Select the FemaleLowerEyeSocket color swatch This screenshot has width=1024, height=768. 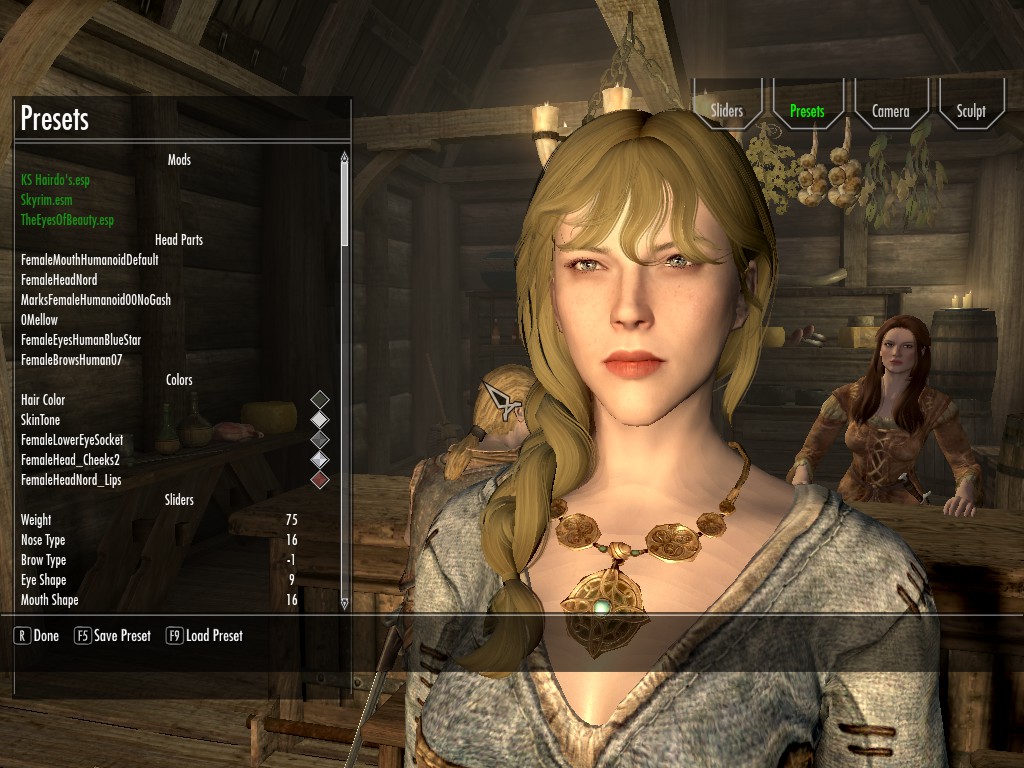point(319,440)
